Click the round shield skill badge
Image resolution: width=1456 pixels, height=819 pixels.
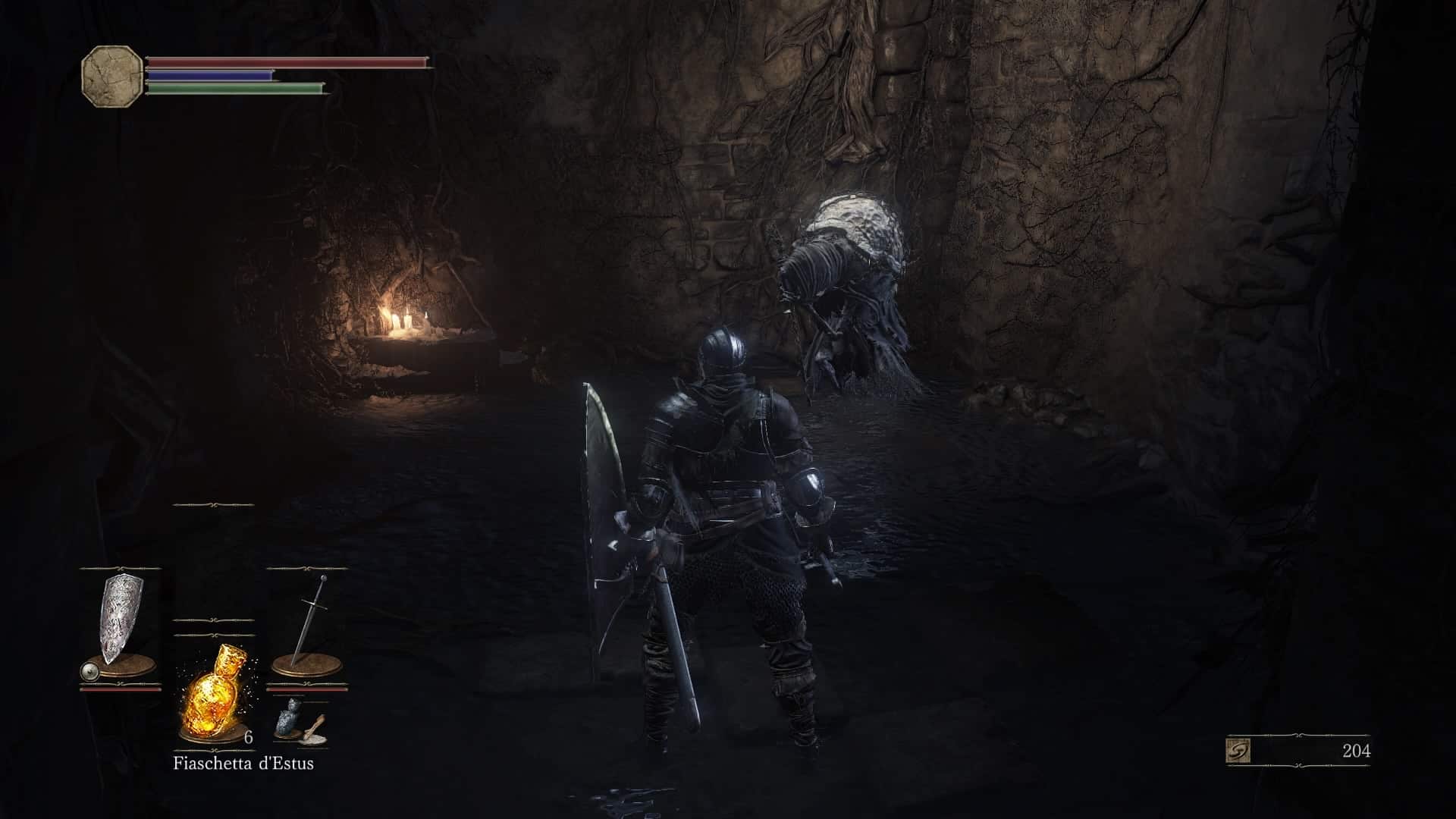[x=90, y=670]
